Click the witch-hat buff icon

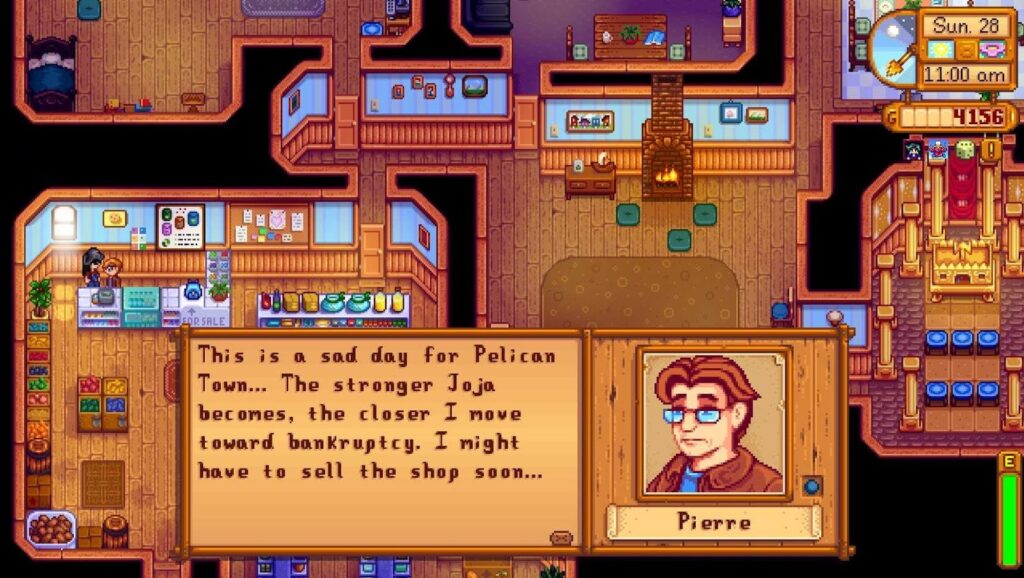coord(912,151)
